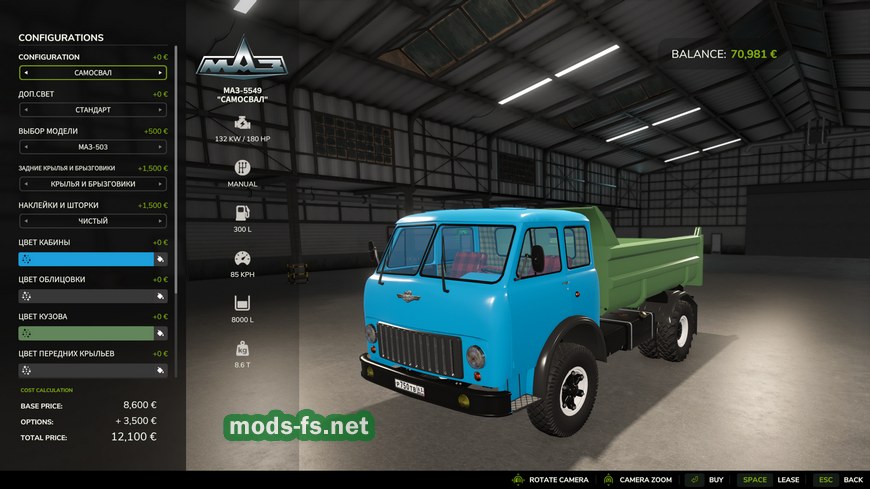Switch ДОП.СВЕТ option to the next value

(x=160, y=110)
